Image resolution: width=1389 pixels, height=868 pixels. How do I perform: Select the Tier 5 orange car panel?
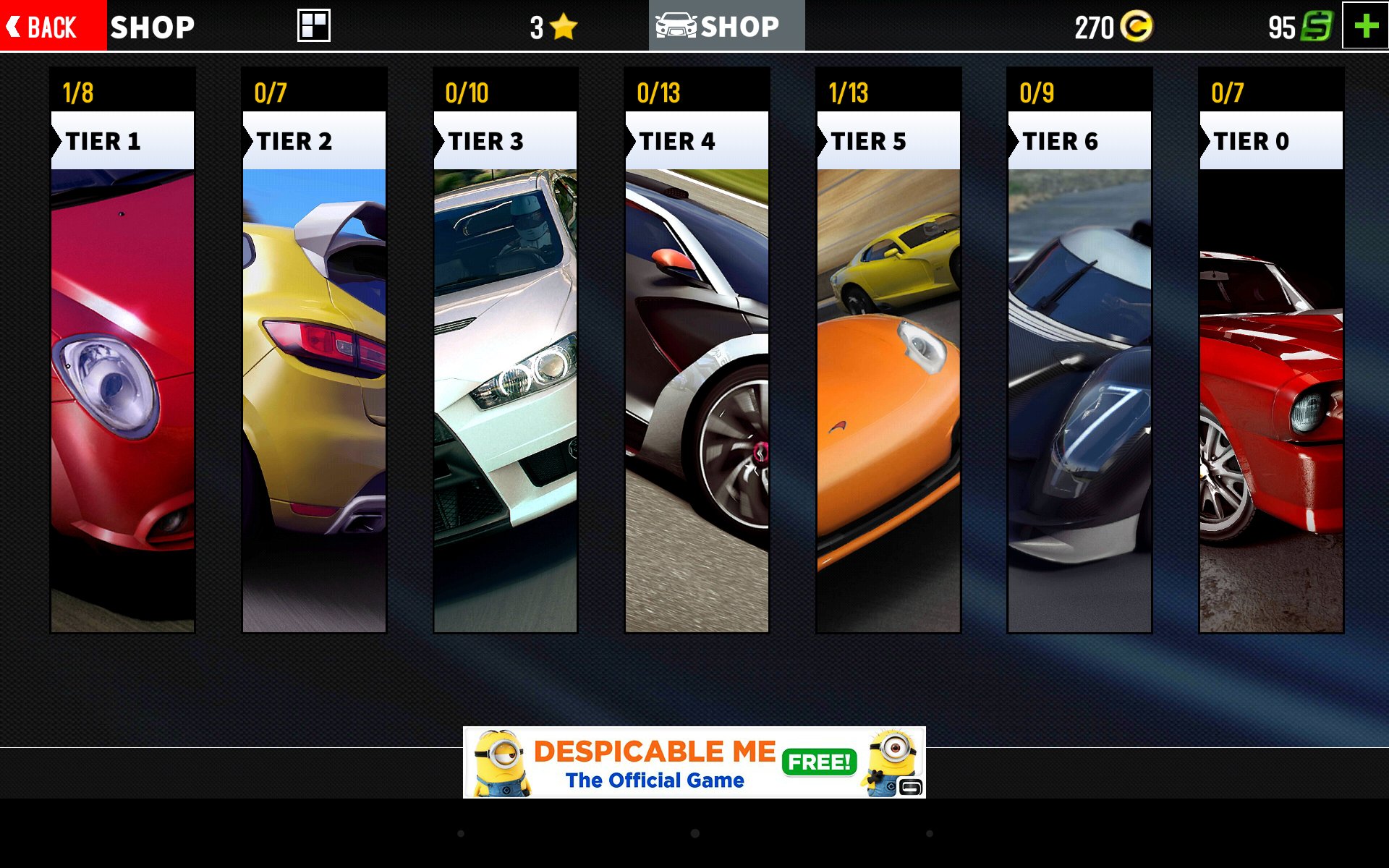click(888, 351)
